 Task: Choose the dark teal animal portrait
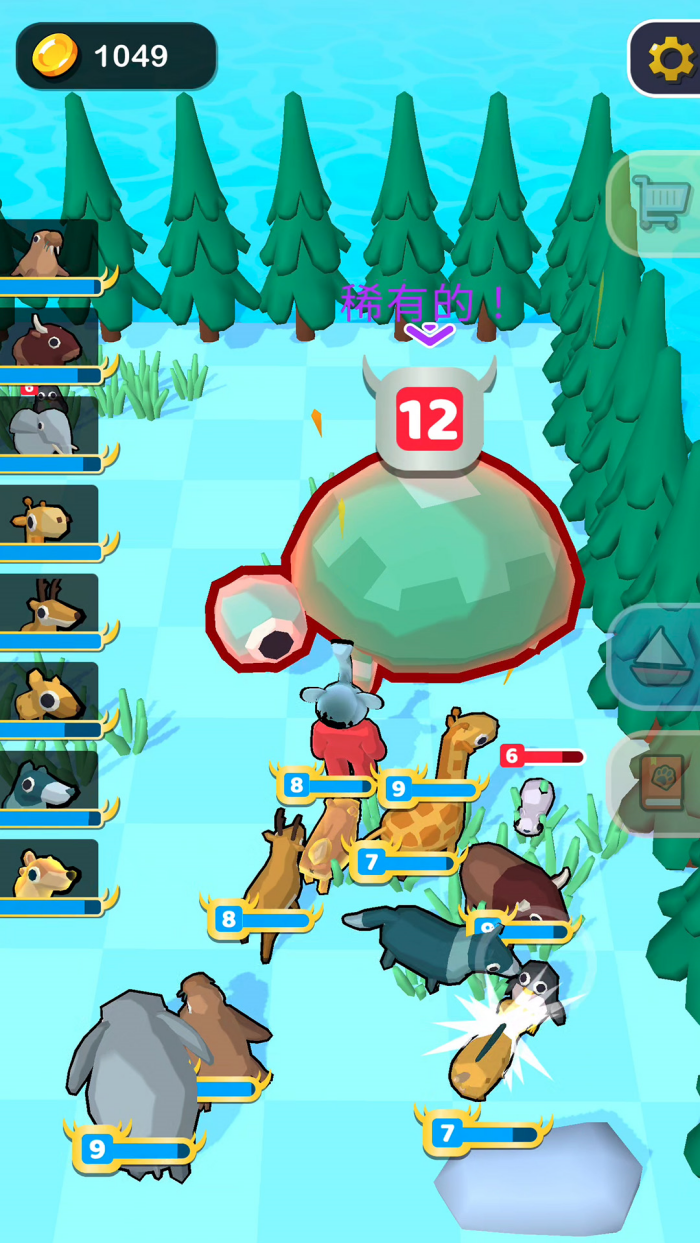point(48,783)
